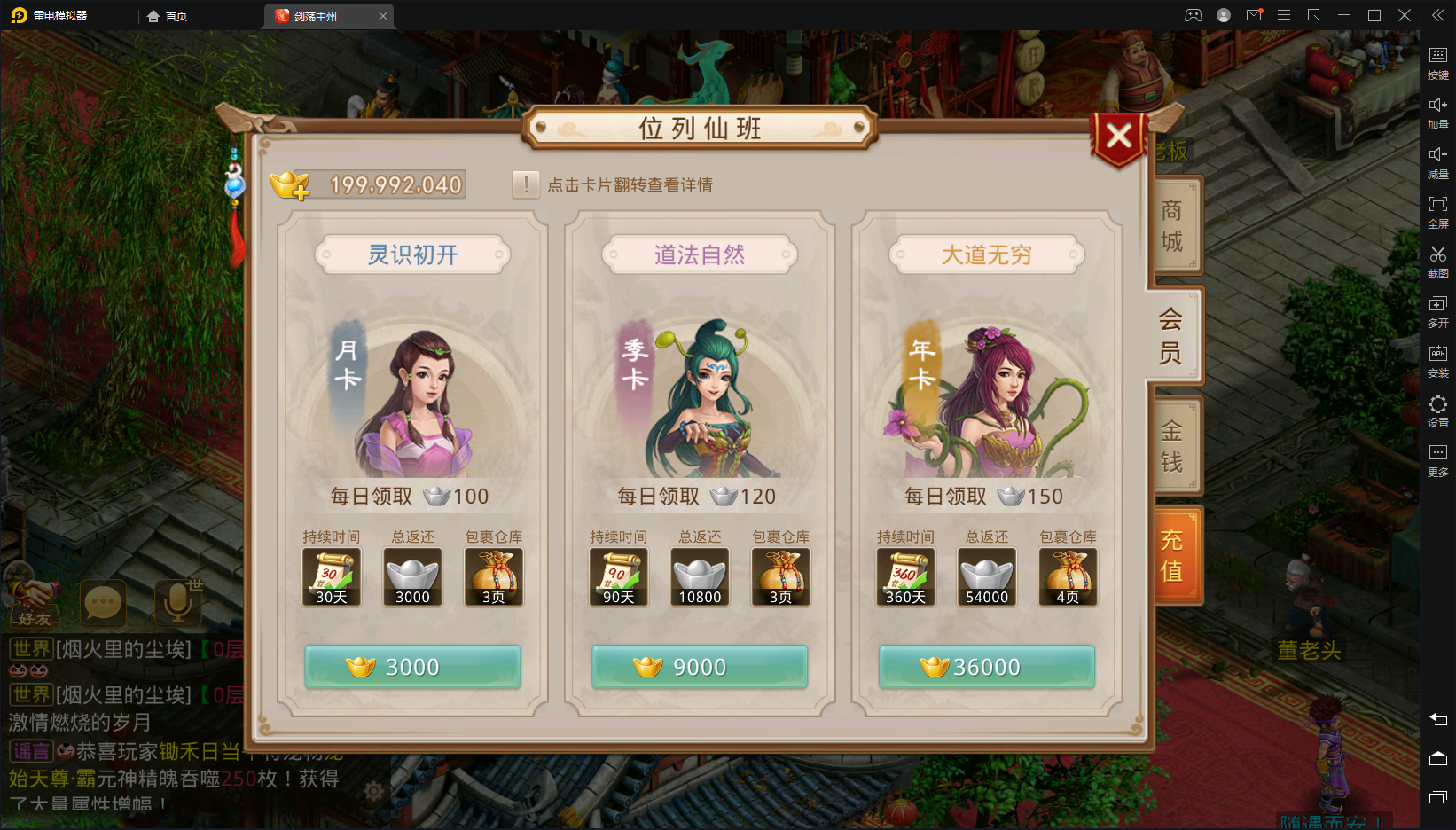This screenshot has height=830, width=1456.
Task: Select the 会员 membership tab
Action: coord(1170,336)
